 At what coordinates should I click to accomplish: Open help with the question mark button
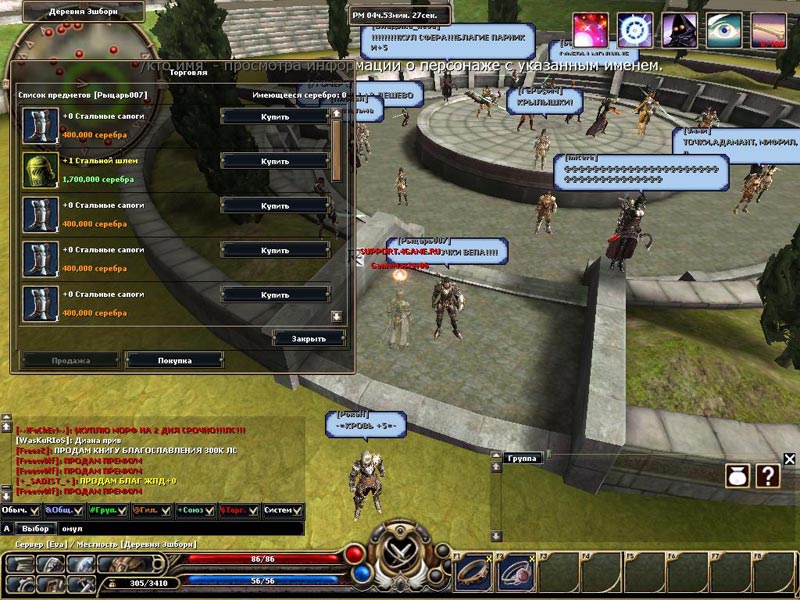(x=767, y=476)
